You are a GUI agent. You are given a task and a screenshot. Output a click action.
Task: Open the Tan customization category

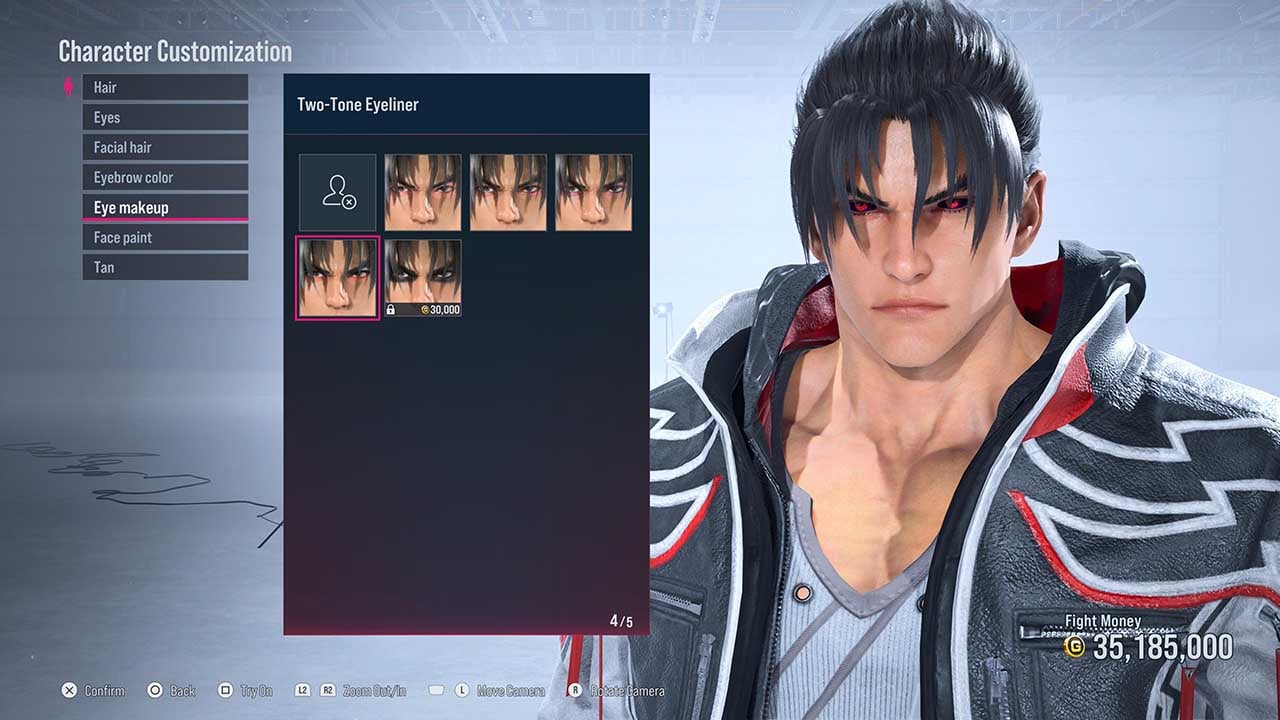164,267
